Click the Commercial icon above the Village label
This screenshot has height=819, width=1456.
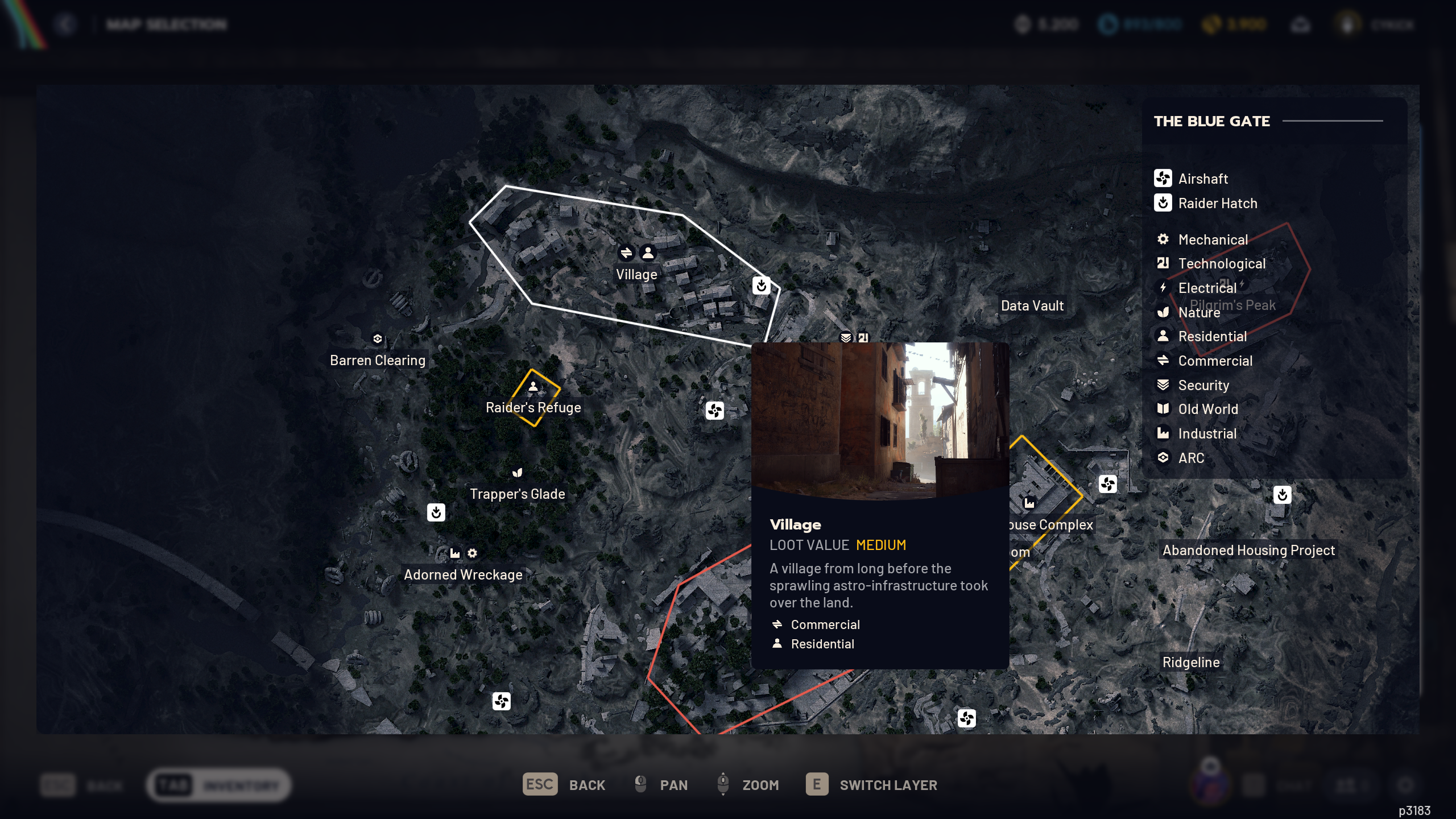point(627,252)
